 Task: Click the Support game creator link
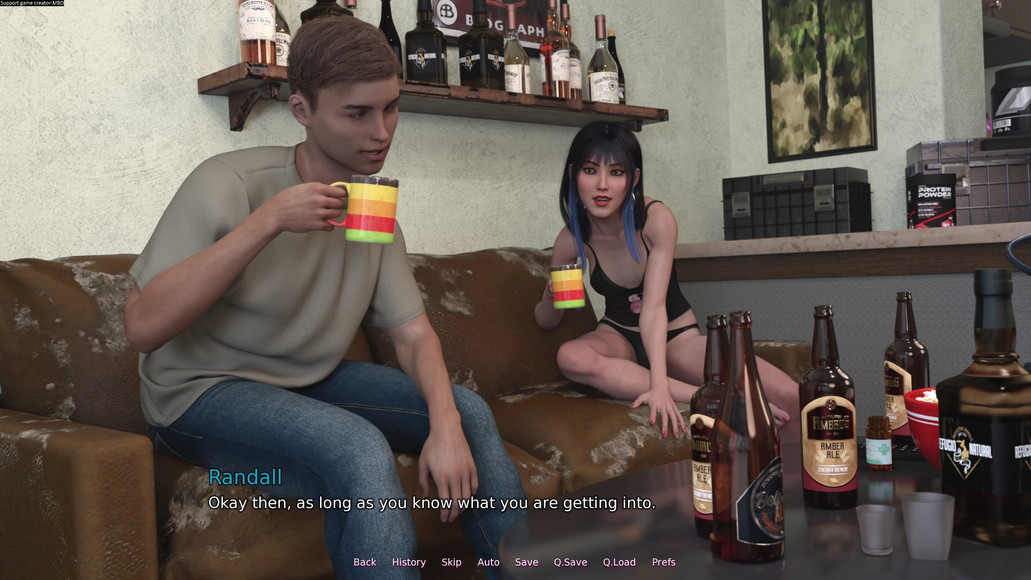[x=32, y=3]
